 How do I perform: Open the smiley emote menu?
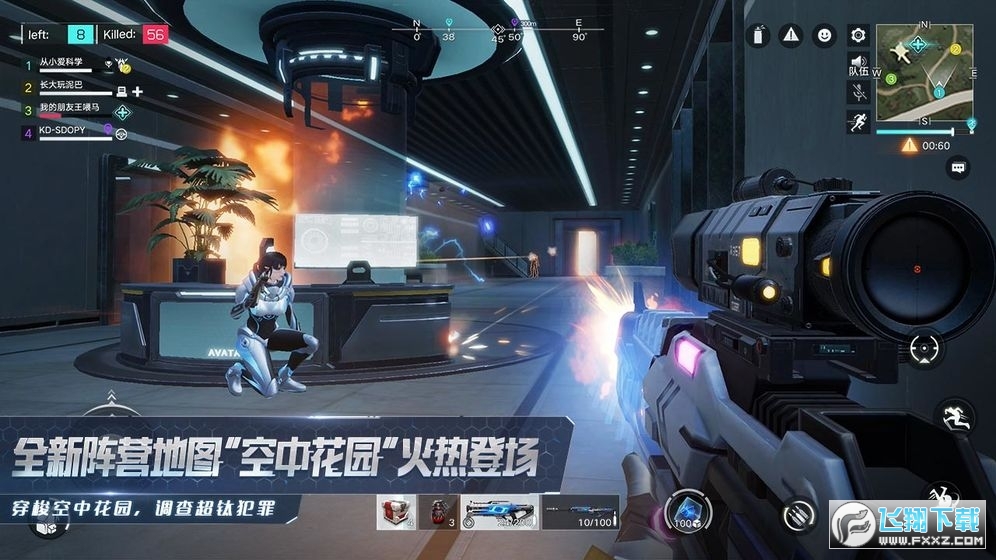point(824,35)
